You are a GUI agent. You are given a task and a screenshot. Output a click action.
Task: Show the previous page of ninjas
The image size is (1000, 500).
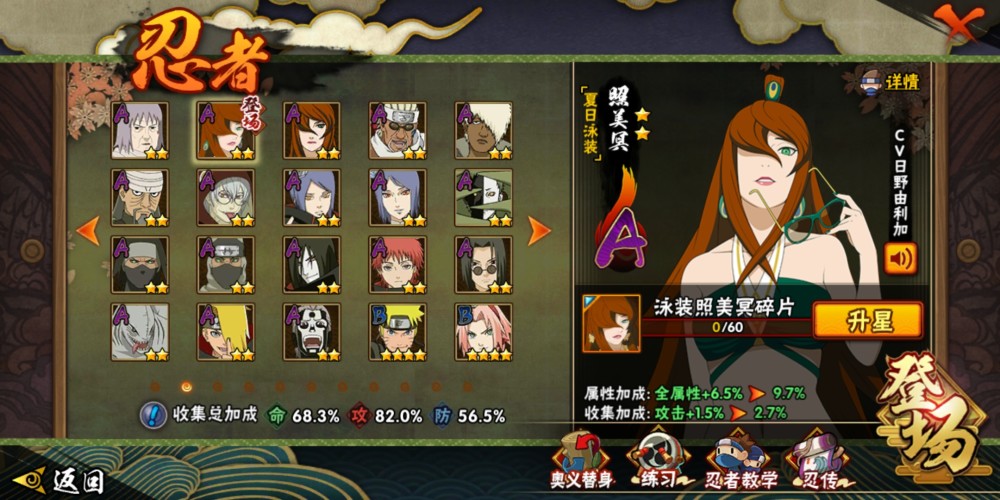pyautogui.click(x=88, y=231)
